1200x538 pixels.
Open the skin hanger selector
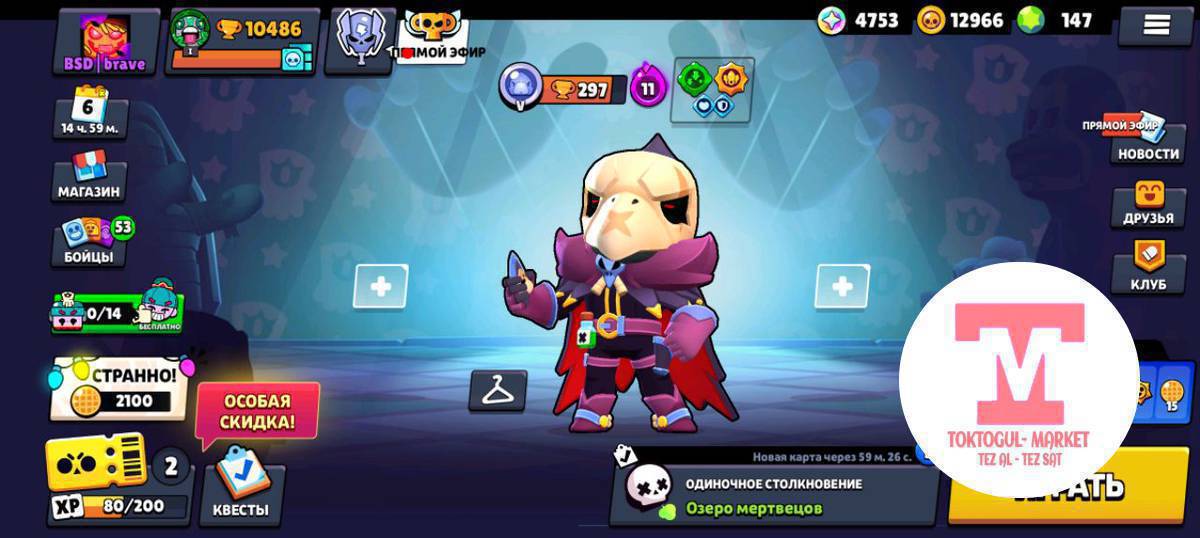(497, 391)
